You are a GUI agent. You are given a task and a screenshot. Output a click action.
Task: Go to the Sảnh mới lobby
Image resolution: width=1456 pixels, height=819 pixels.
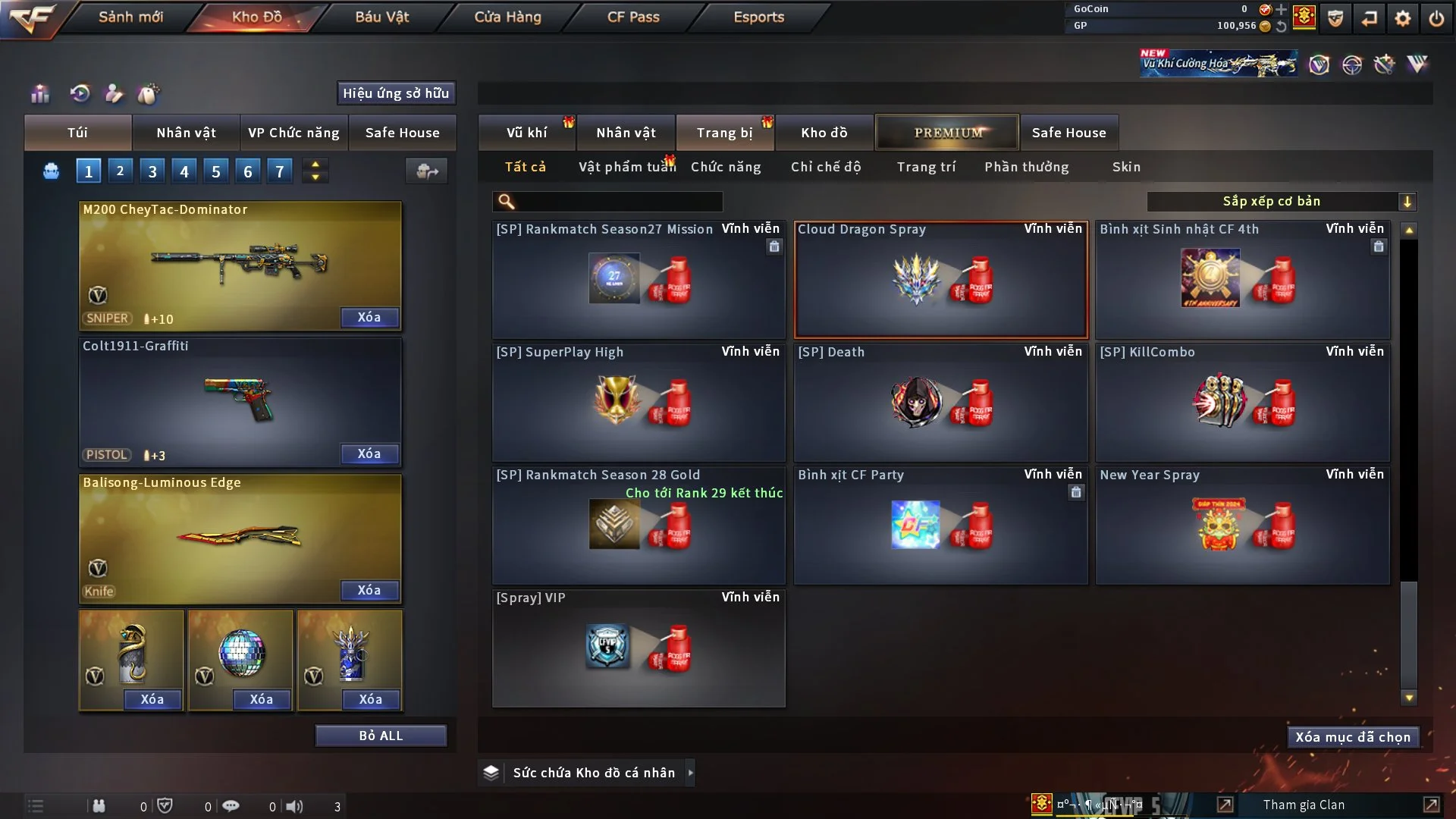[x=130, y=17]
